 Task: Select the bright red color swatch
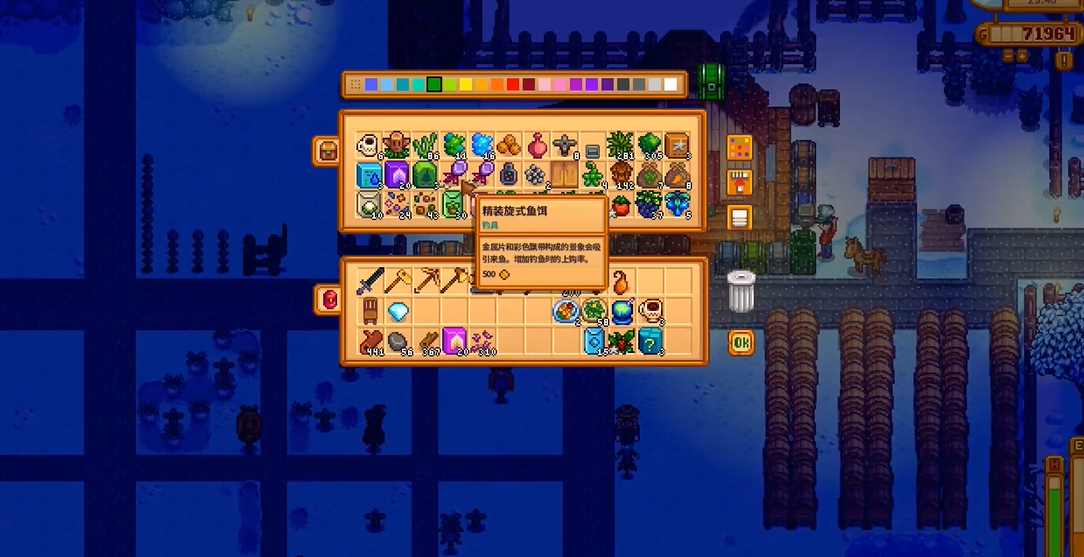pos(513,85)
